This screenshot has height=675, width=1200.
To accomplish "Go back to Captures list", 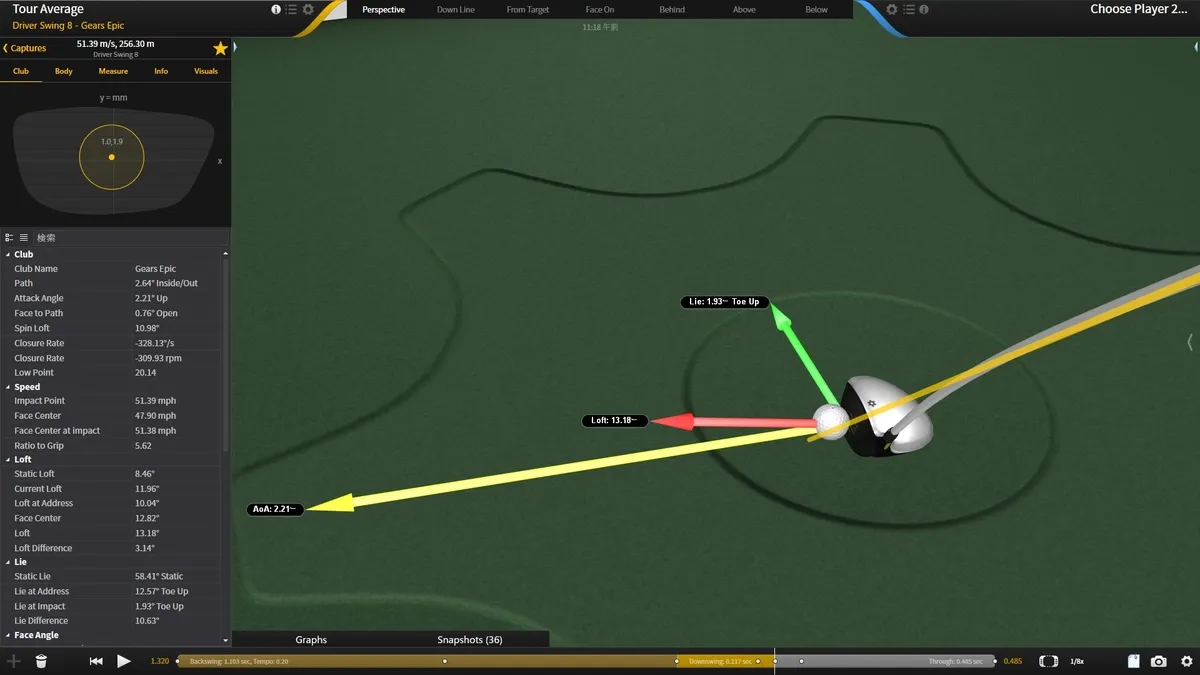I will pos(25,48).
